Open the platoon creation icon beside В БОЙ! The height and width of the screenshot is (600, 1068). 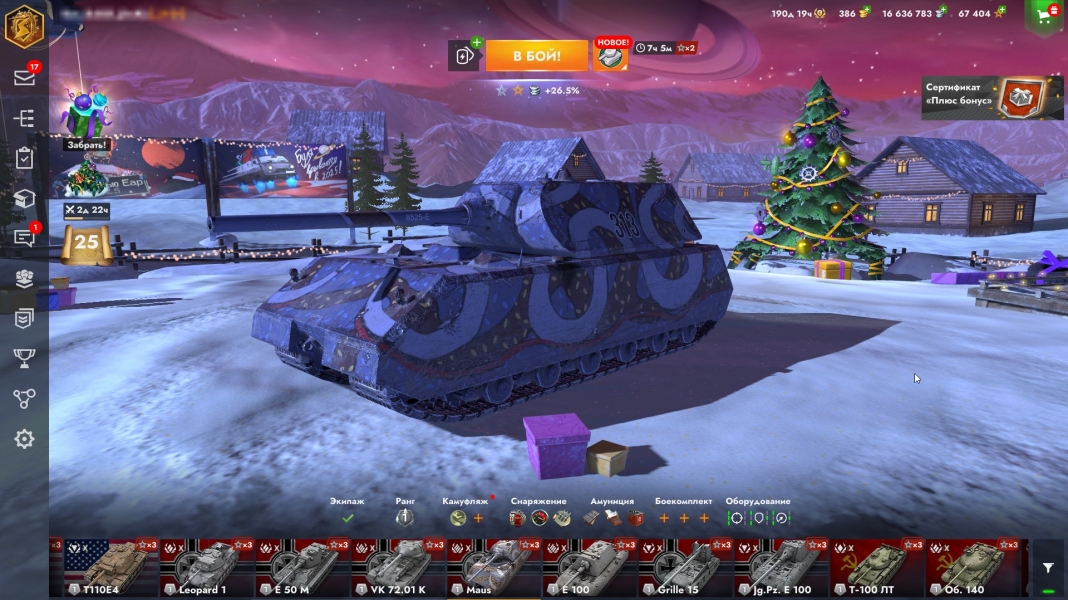pos(464,56)
